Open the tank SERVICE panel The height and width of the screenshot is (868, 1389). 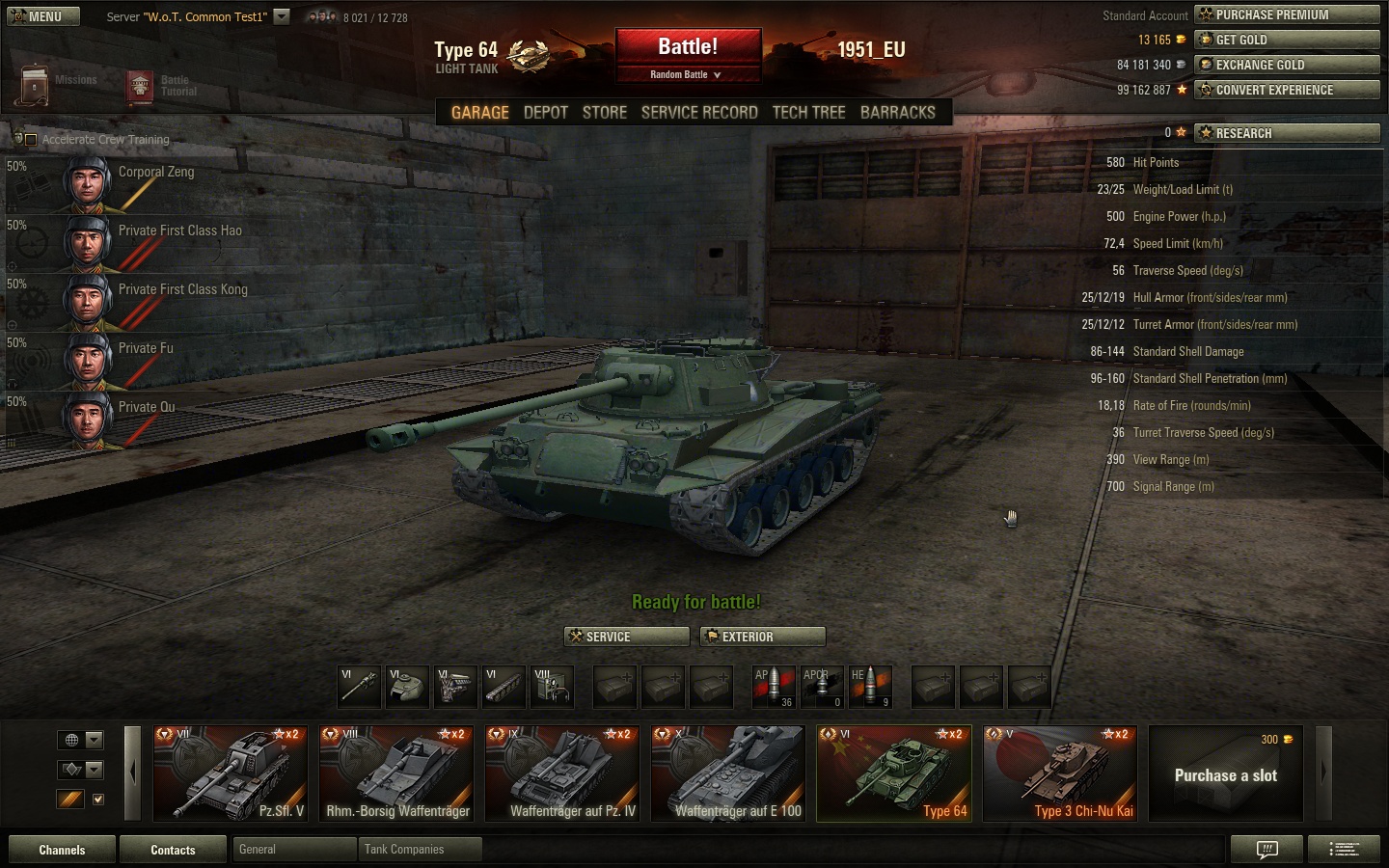(626, 637)
